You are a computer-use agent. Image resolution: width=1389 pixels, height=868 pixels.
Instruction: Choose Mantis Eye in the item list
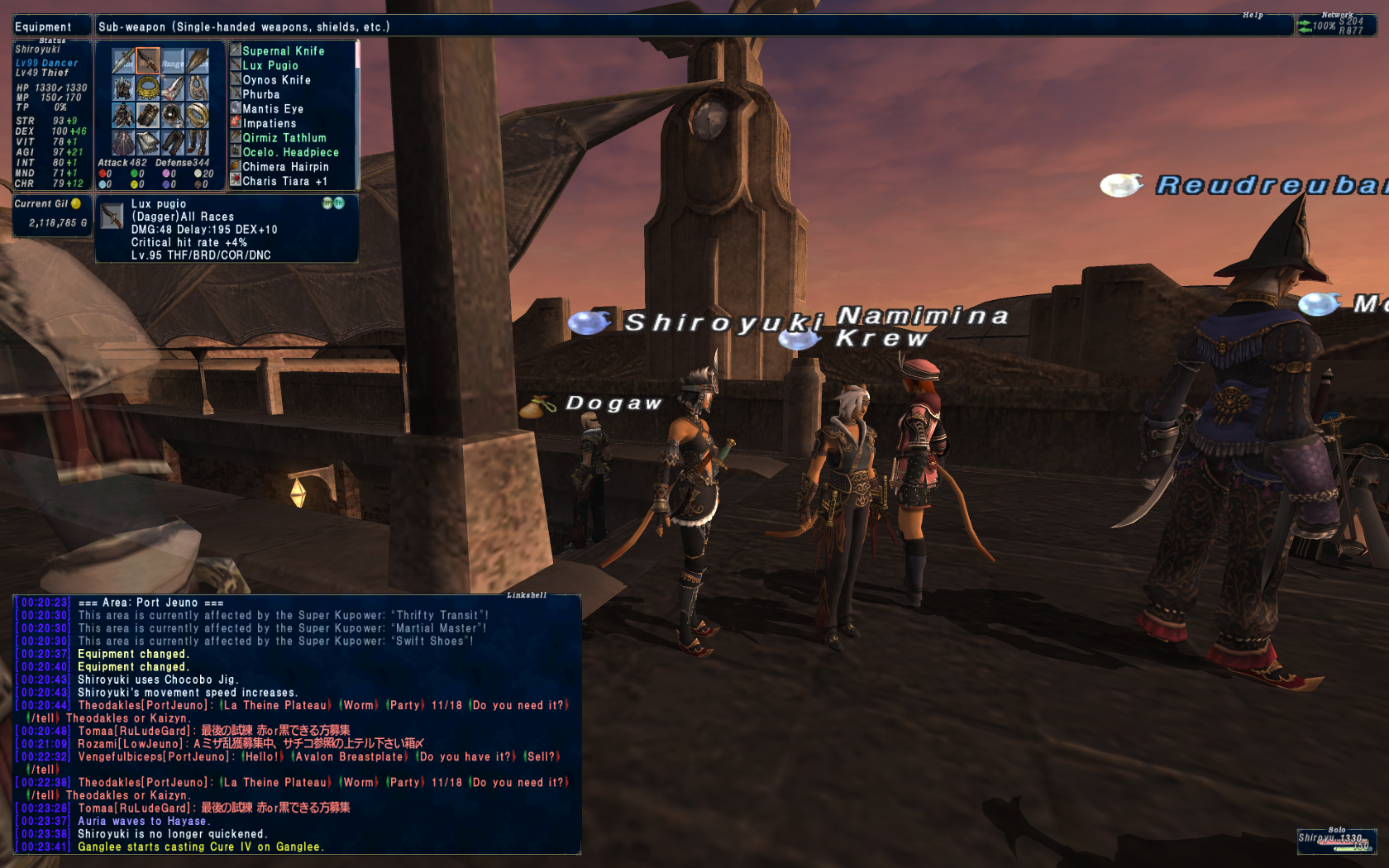point(272,109)
